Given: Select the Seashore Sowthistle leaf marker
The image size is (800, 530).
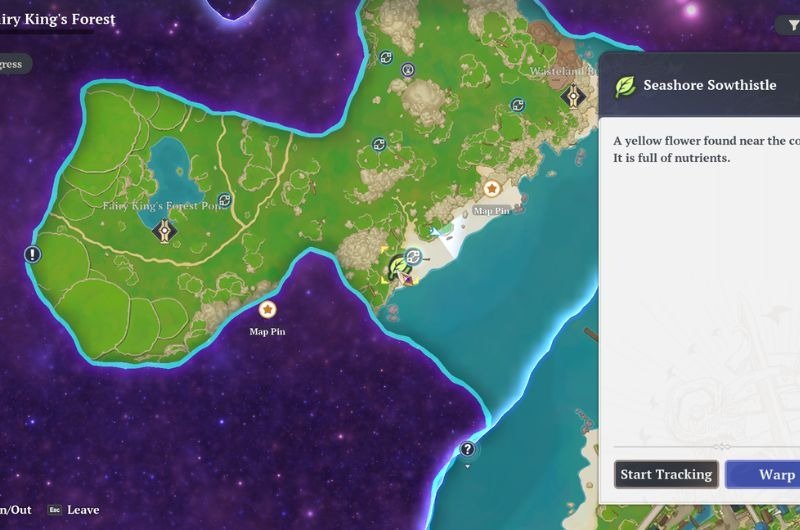Looking at the screenshot, I should click(399, 266).
